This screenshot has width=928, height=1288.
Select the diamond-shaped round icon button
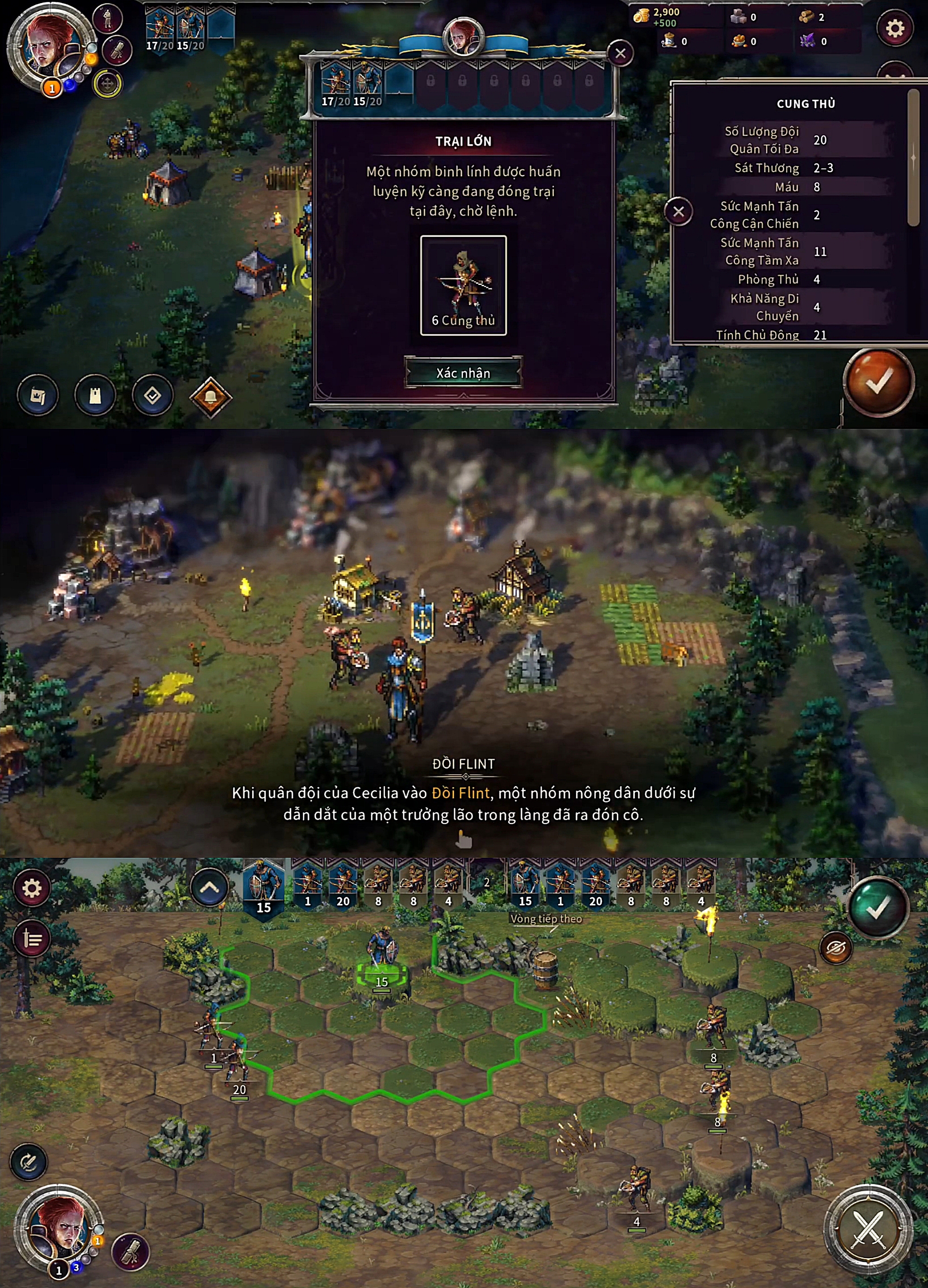152,395
